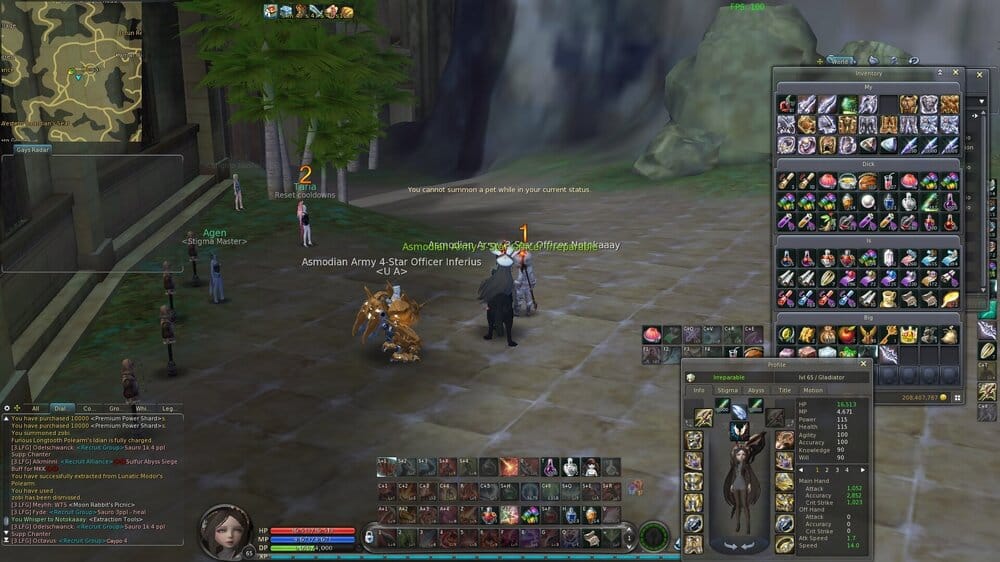Click the character portrait
The height and width of the screenshot is (562, 1000).
(228, 531)
